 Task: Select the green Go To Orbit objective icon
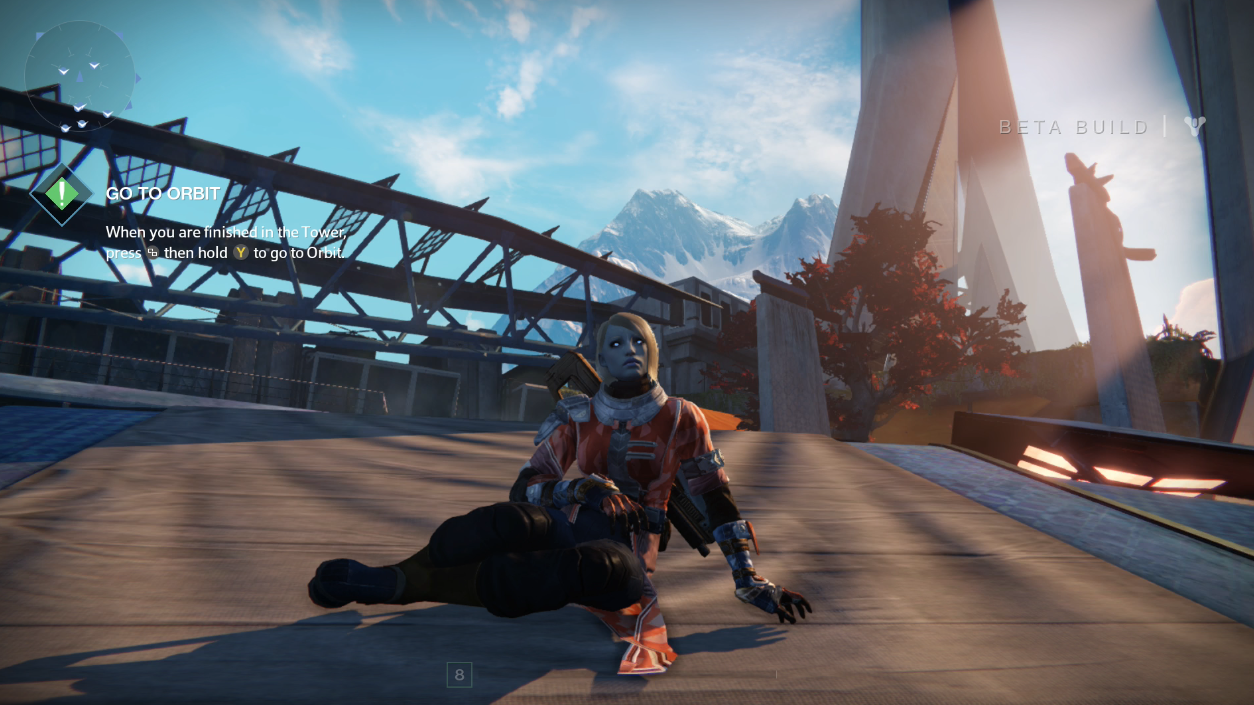(62, 194)
